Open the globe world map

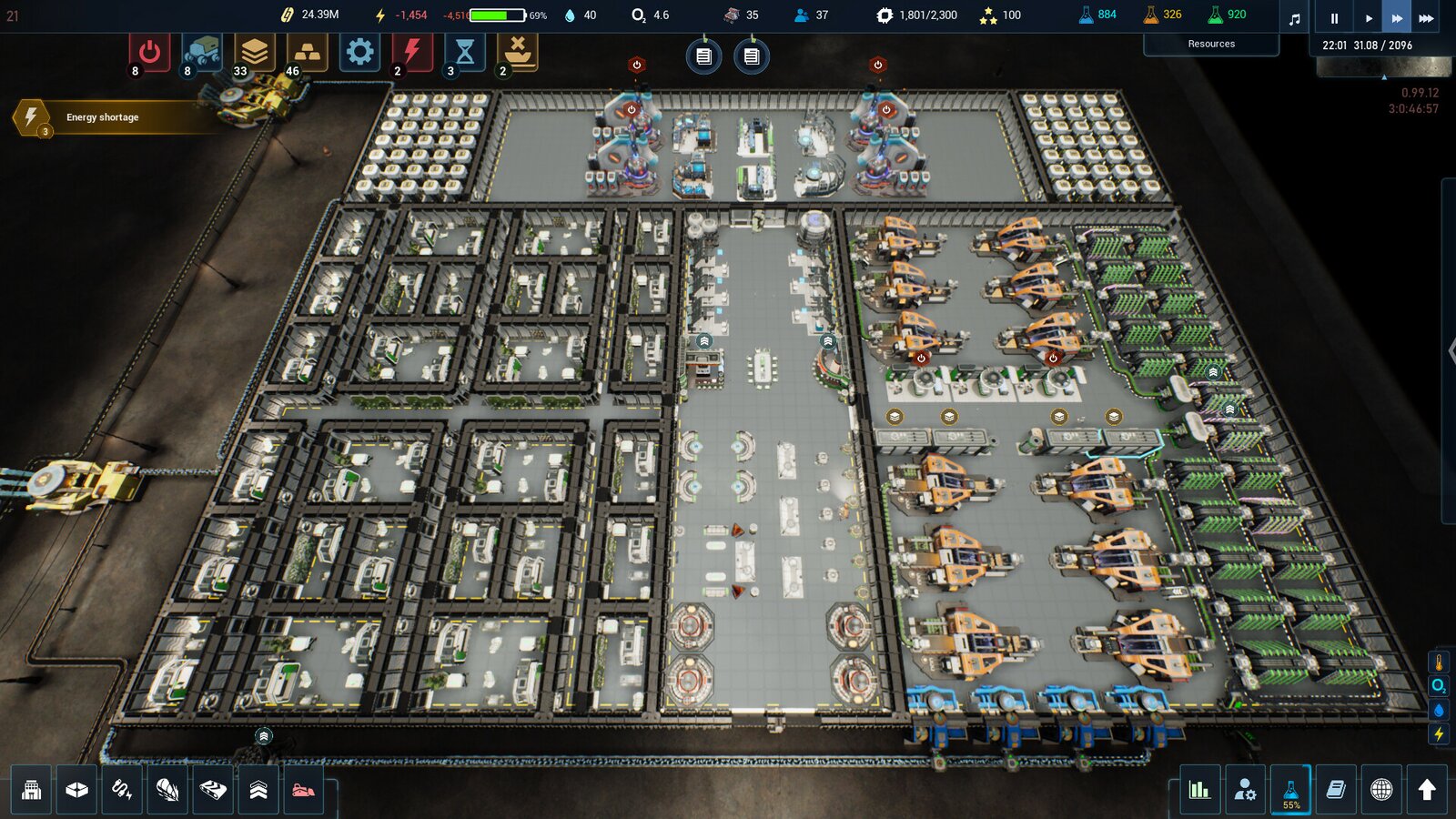click(1381, 789)
